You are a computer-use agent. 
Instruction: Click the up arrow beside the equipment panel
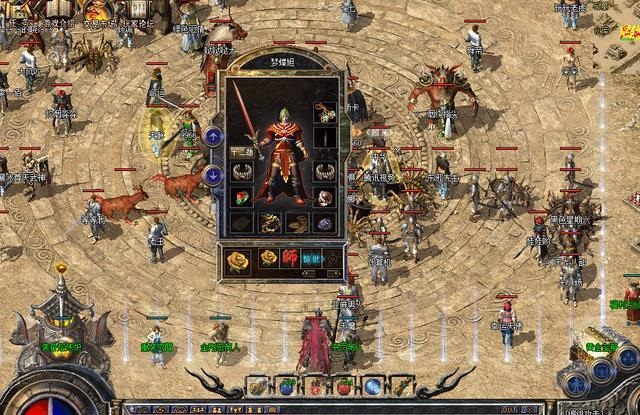[x=212, y=136]
